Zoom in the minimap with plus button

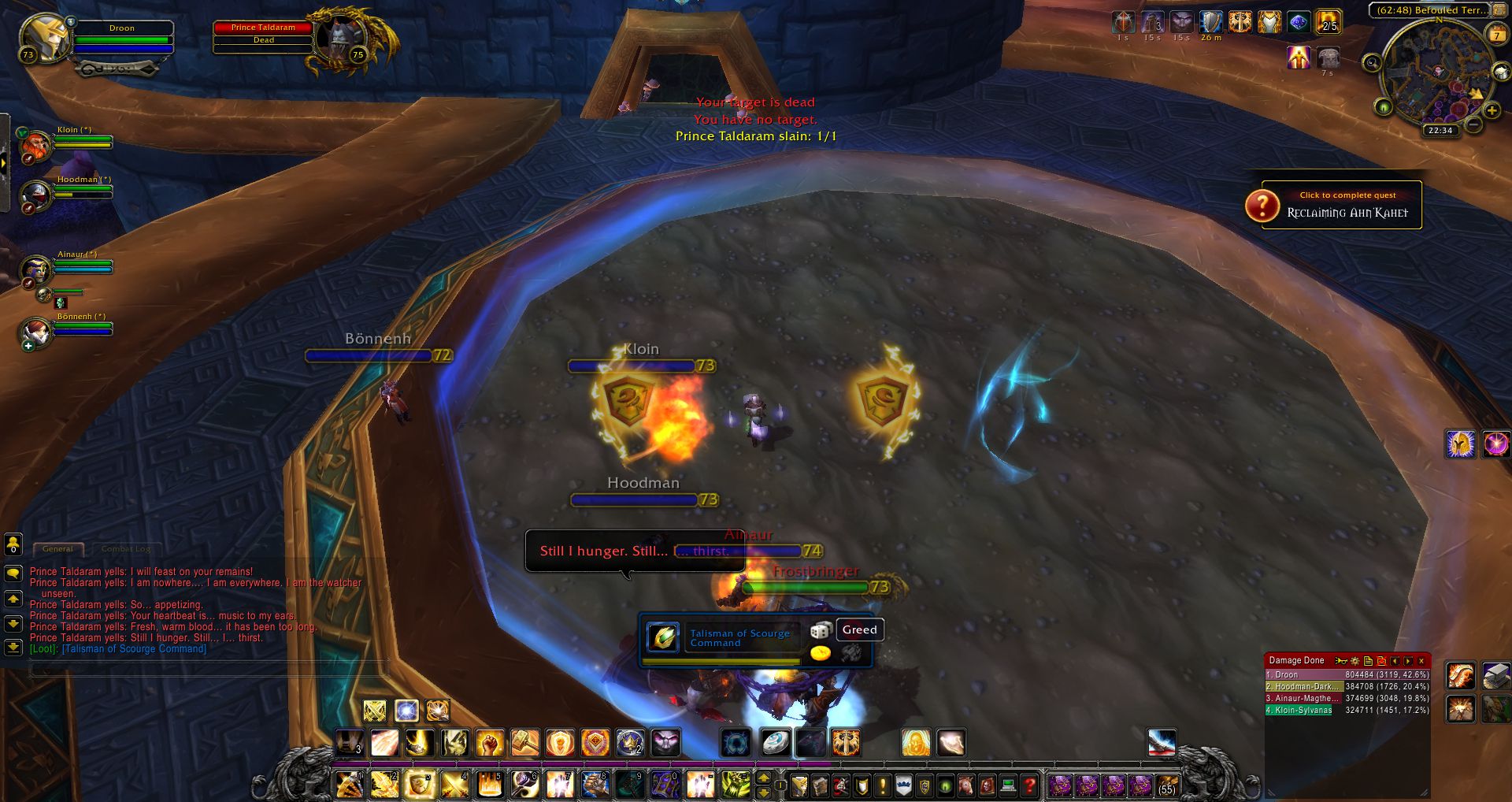(x=1492, y=111)
